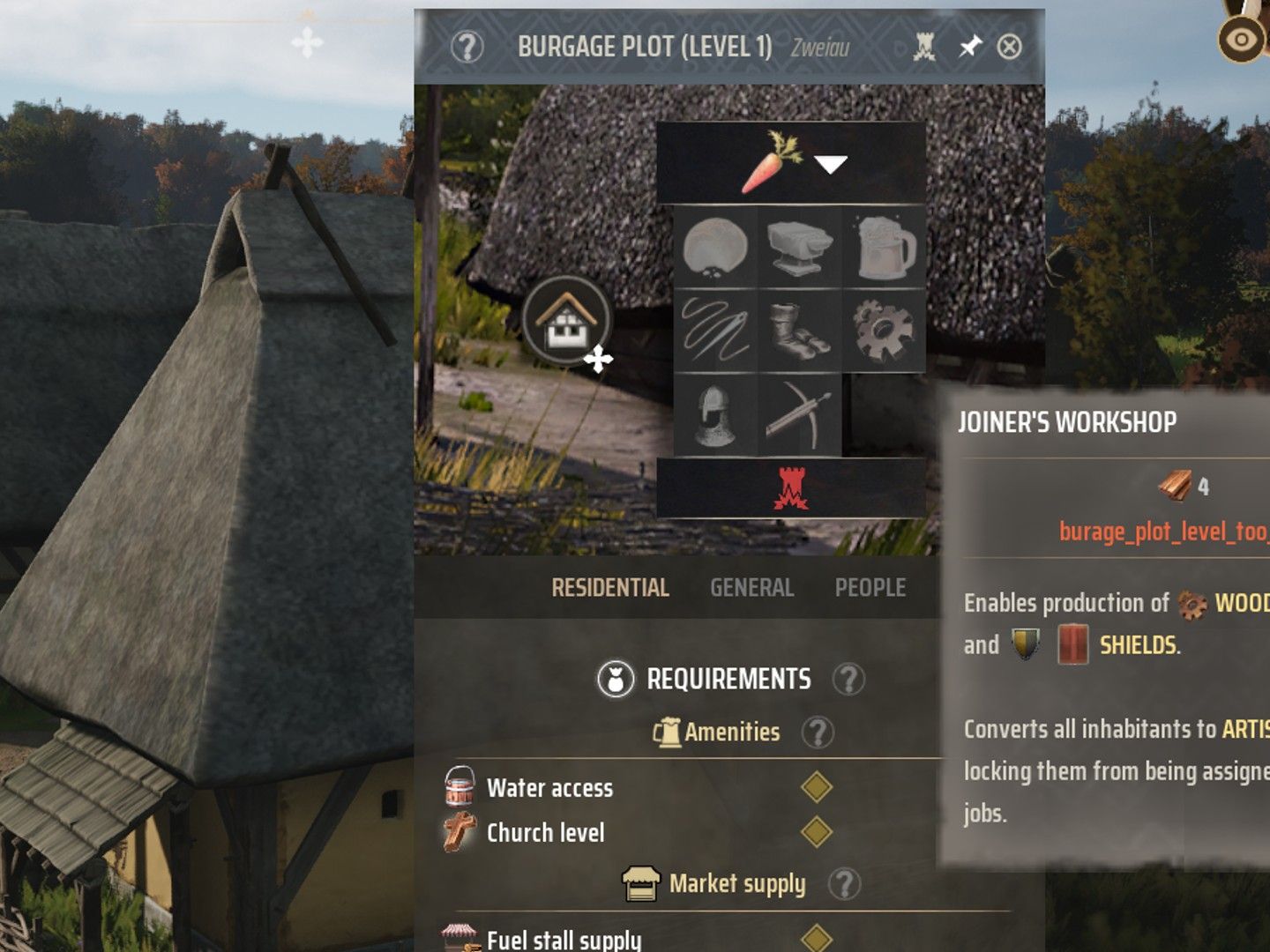Viewport: 1270px width, 952px height.
Task: Click the tower icon in the panel header
Action: coord(924,47)
